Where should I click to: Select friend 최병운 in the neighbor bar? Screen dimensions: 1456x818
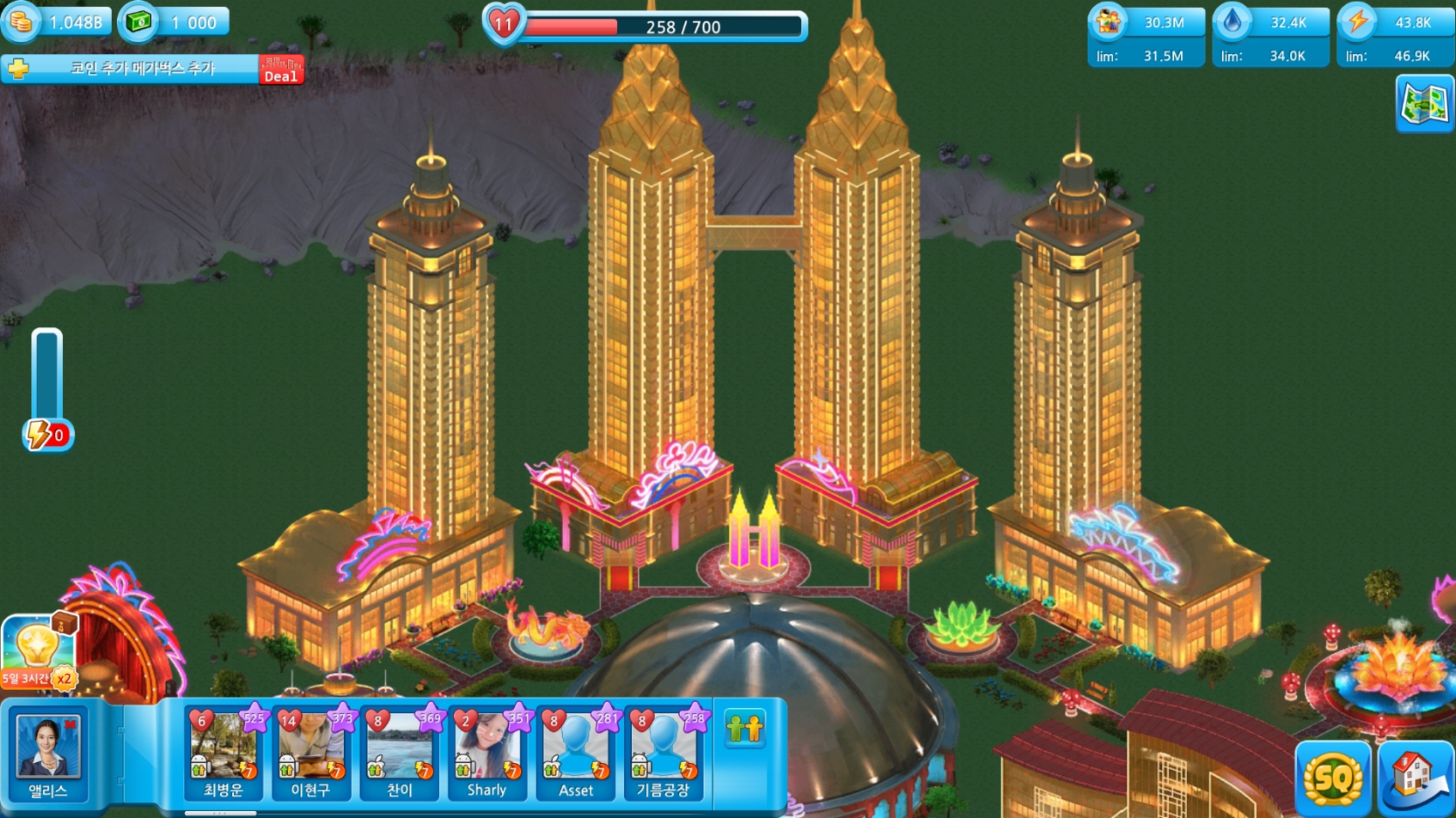point(224,753)
